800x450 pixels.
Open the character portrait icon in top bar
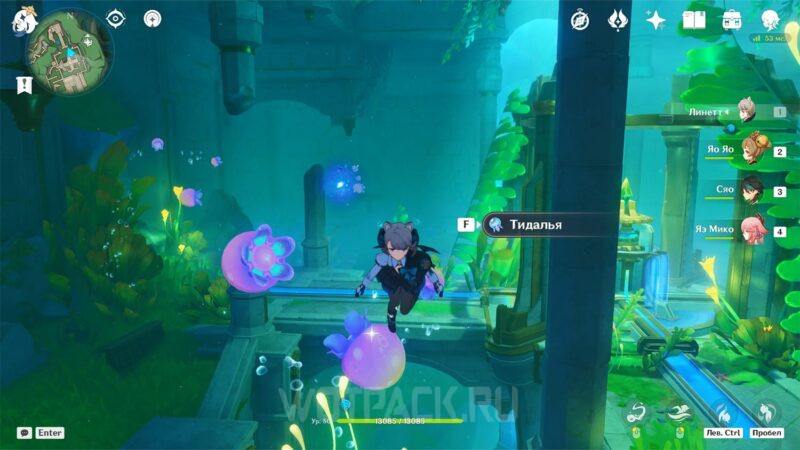click(771, 20)
